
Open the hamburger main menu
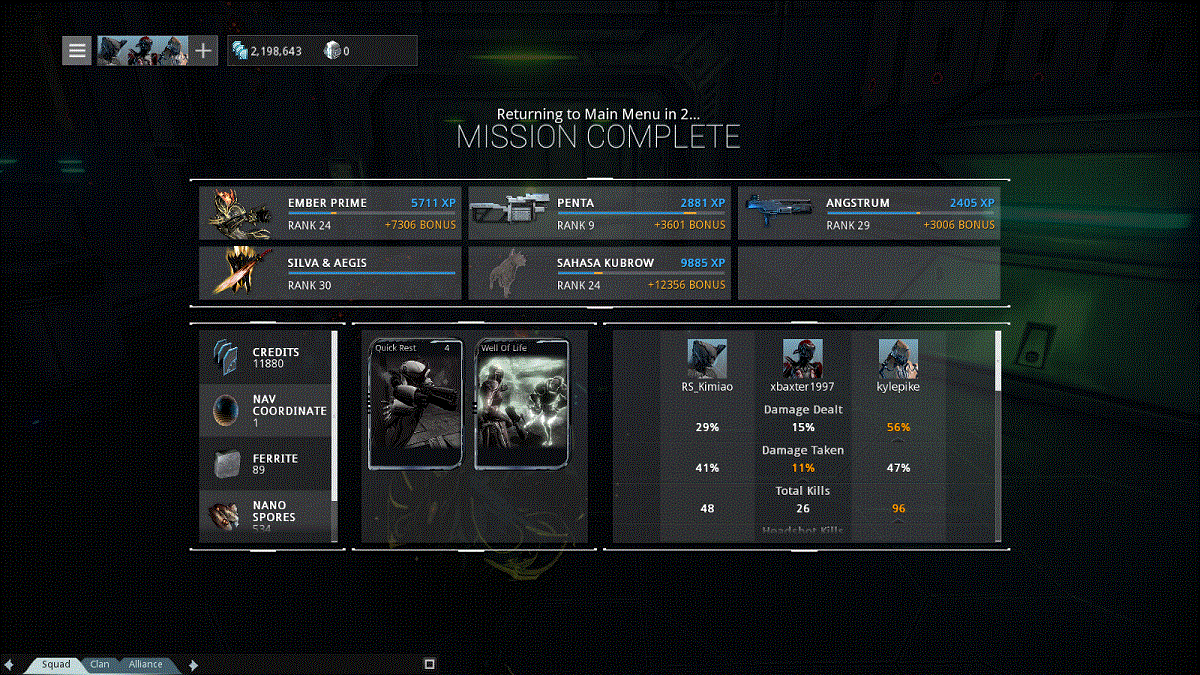[x=77, y=50]
